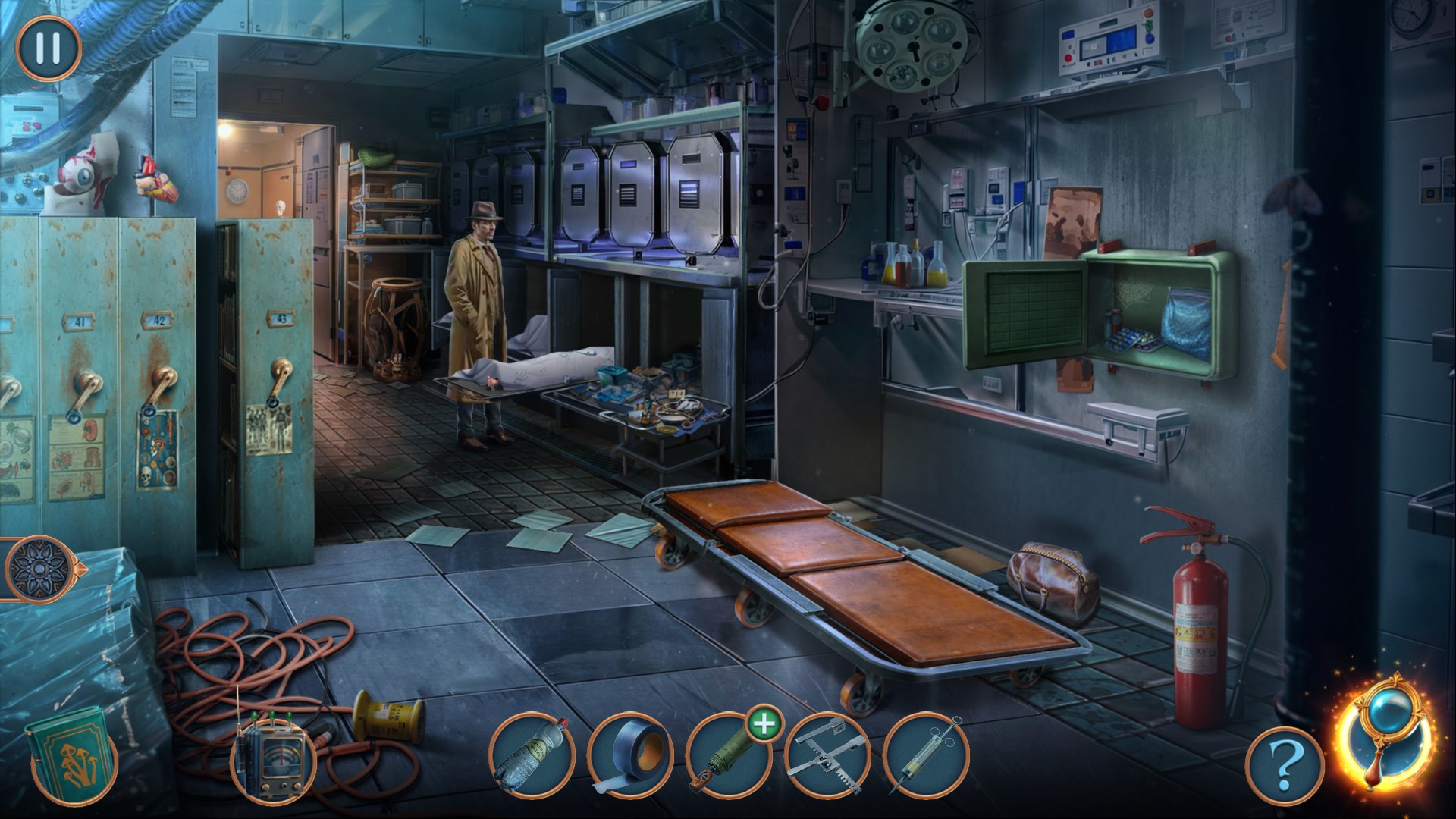
Task: Choose the green tool with plus badge
Action: pos(728,755)
